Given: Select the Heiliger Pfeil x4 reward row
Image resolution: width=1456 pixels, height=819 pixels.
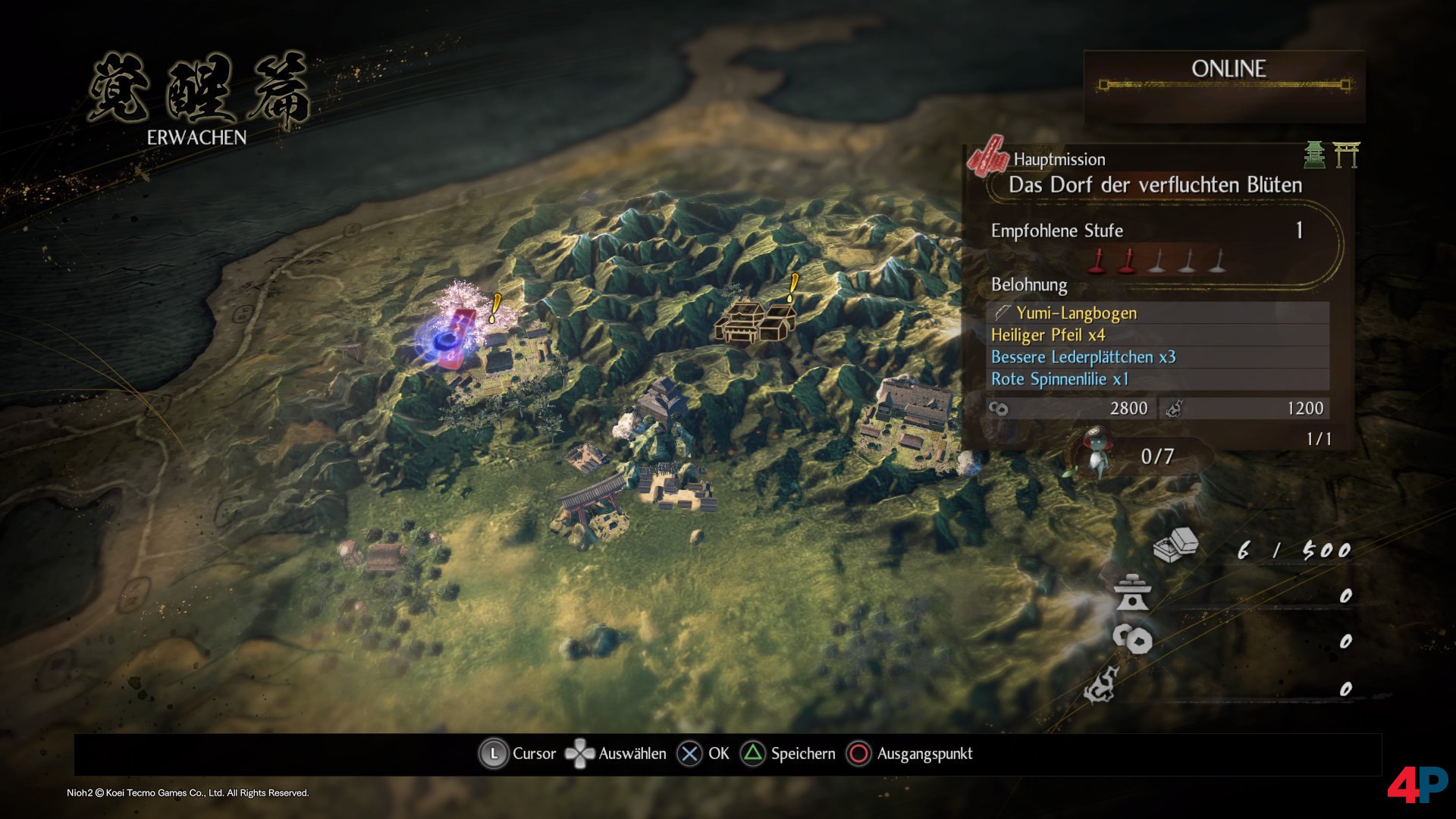Looking at the screenshot, I should (1157, 335).
